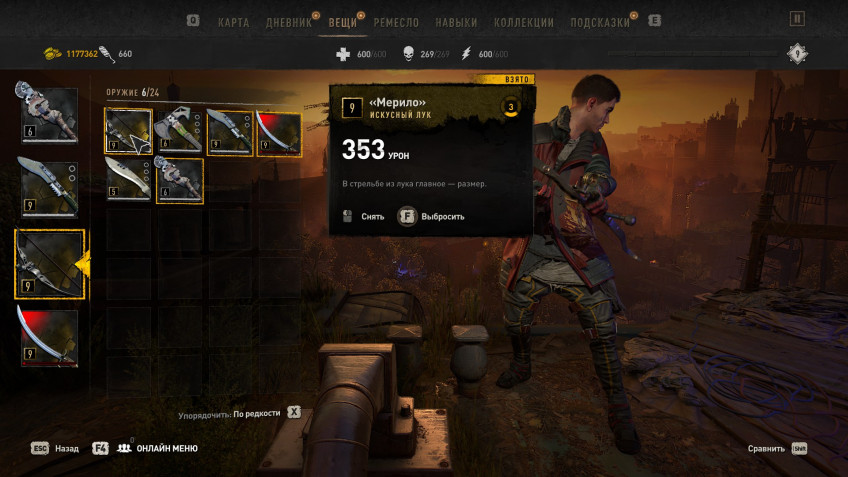Select the Вещи inventory tab

pyautogui.click(x=343, y=22)
